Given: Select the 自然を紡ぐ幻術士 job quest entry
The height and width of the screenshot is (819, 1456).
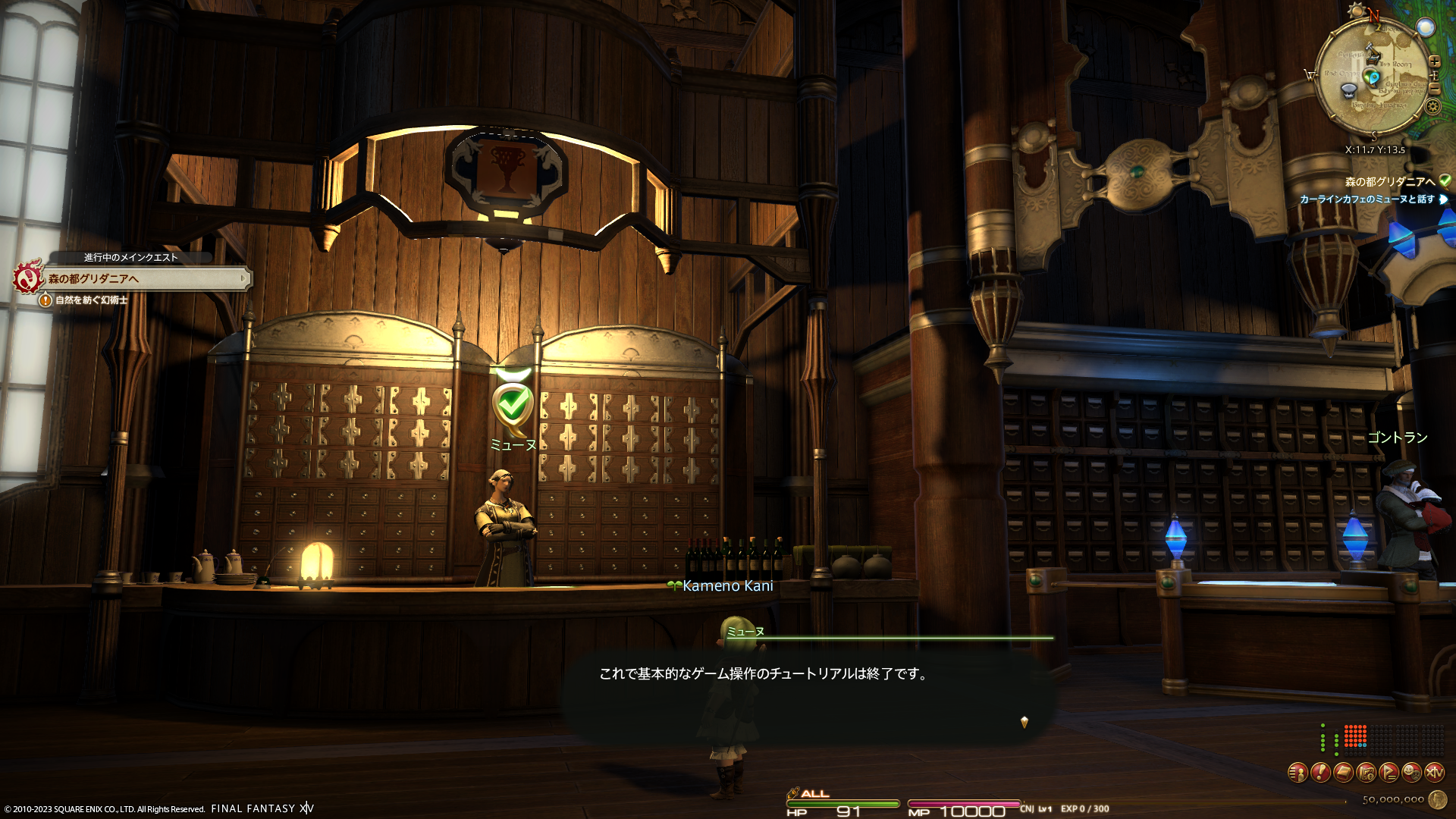Looking at the screenshot, I should coord(91,300).
